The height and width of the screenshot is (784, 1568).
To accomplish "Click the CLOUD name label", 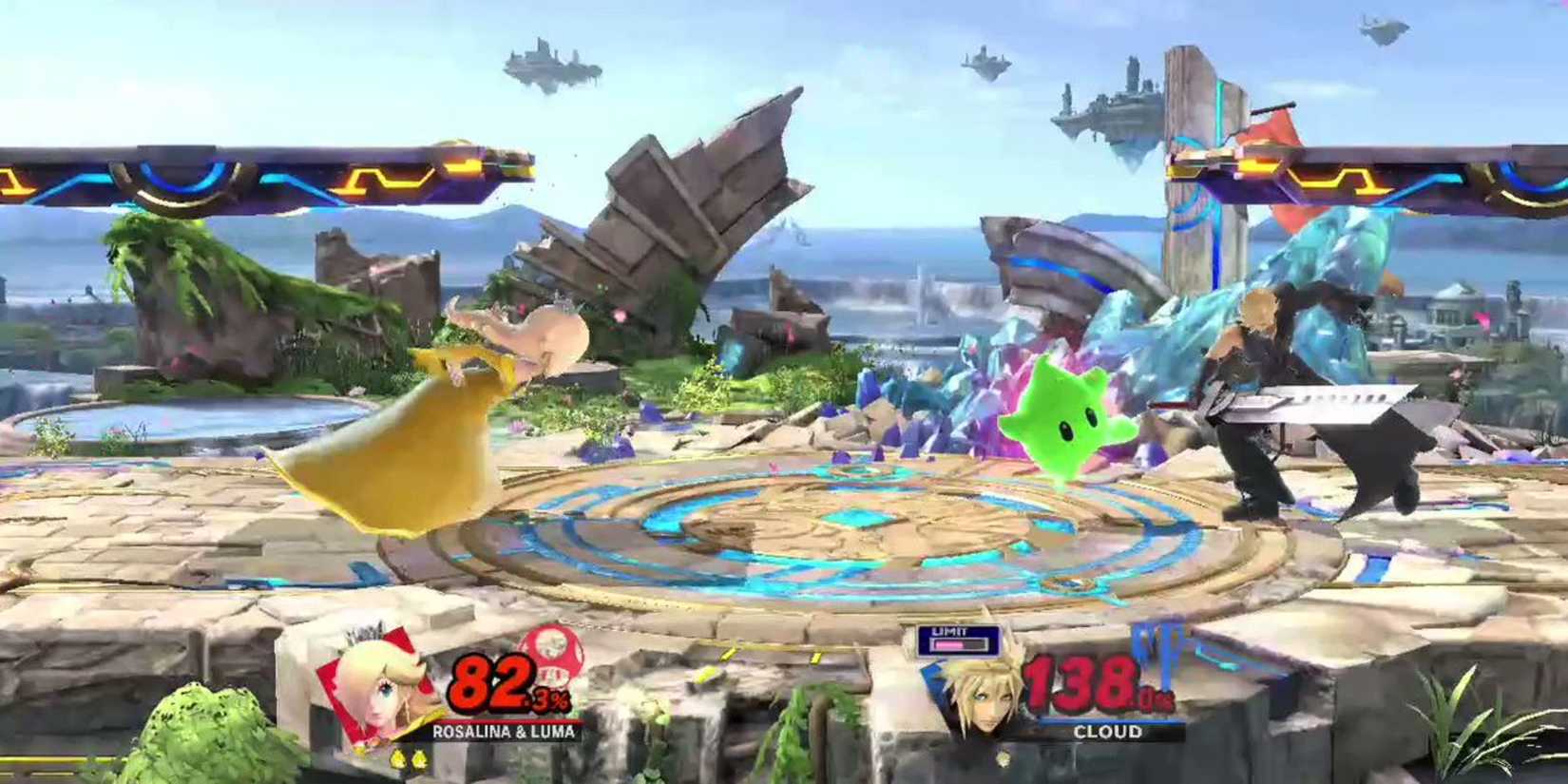I will point(1112,733).
